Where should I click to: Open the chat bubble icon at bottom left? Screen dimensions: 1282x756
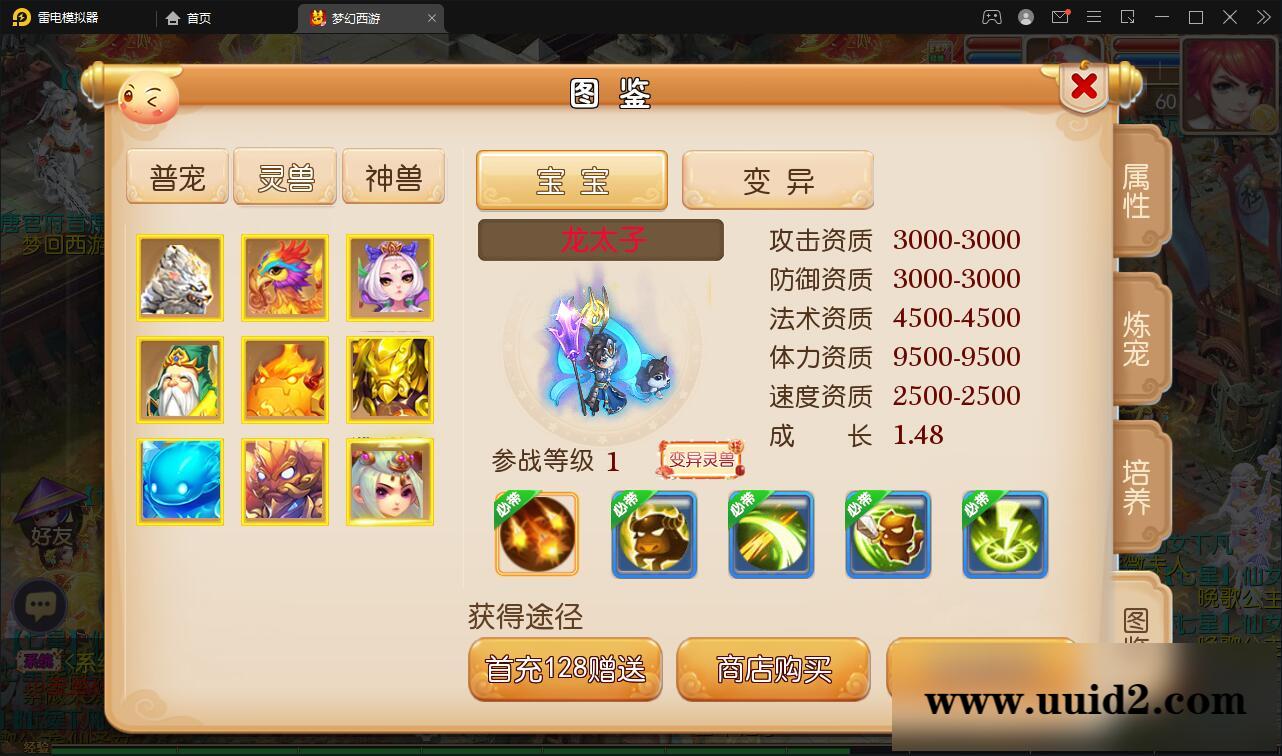[x=40, y=606]
